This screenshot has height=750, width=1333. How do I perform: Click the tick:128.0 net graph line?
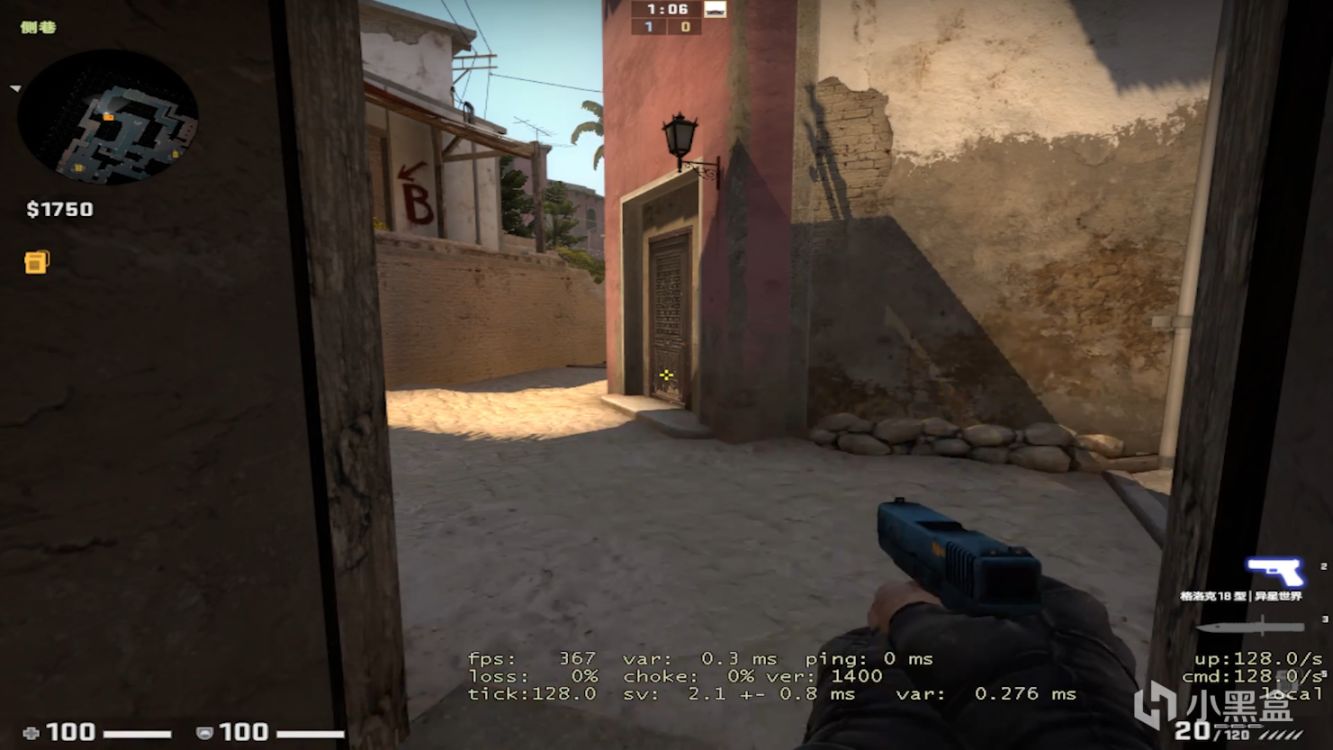point(531,692)
